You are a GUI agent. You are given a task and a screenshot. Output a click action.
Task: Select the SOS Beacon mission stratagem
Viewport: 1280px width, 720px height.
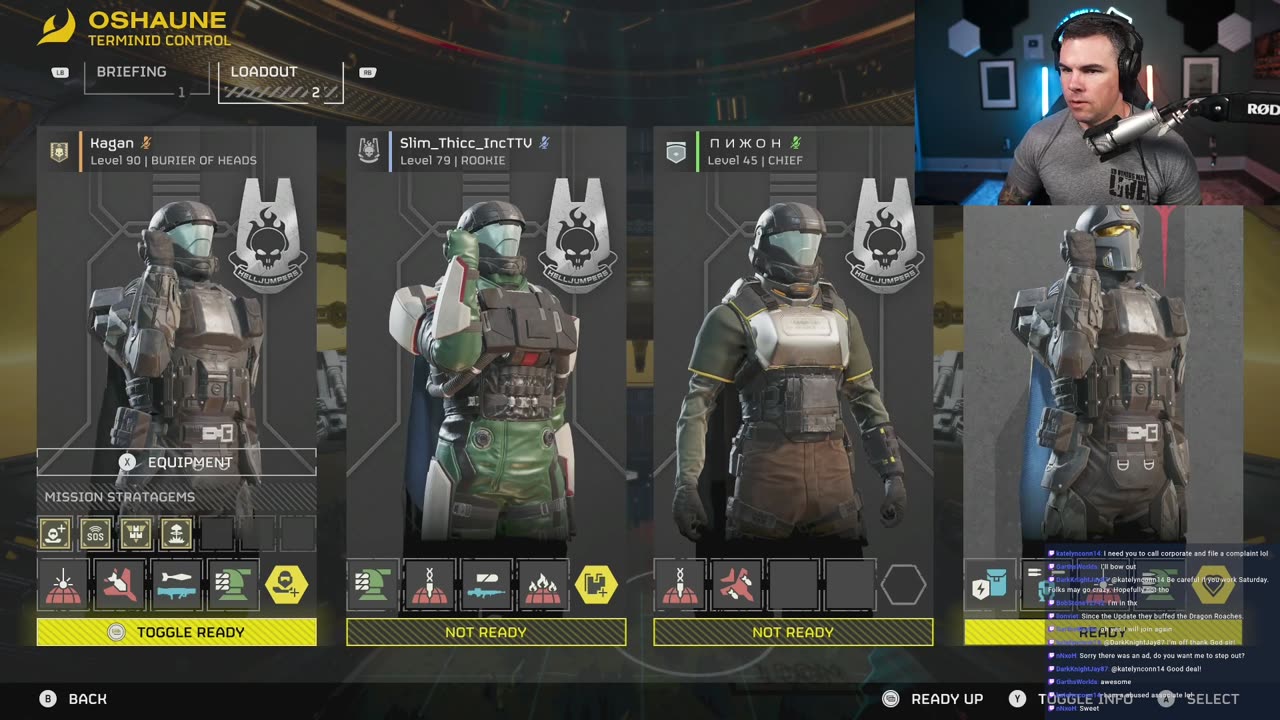point(95,534)
